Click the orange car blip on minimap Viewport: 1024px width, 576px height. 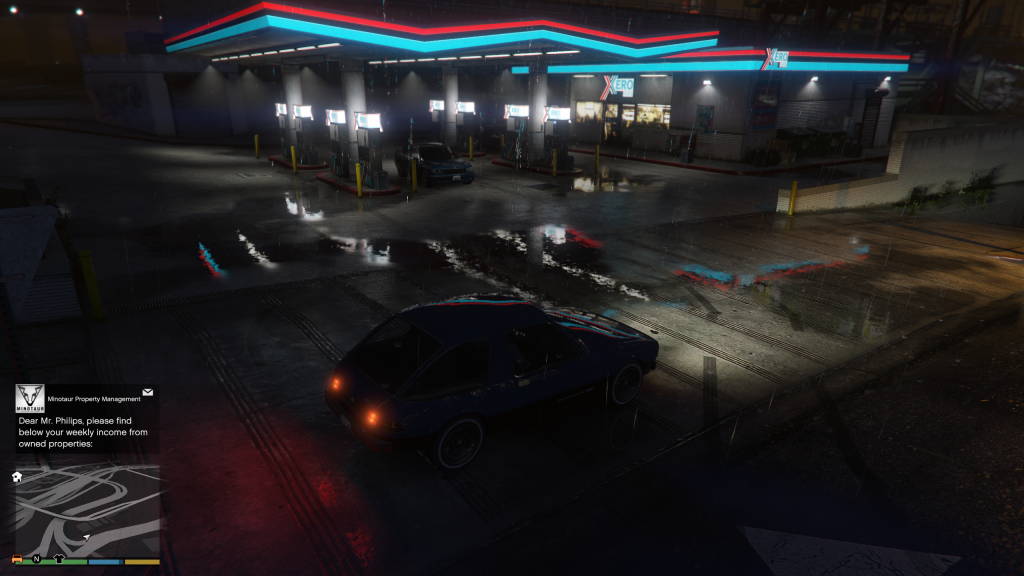tap(17, 559)
